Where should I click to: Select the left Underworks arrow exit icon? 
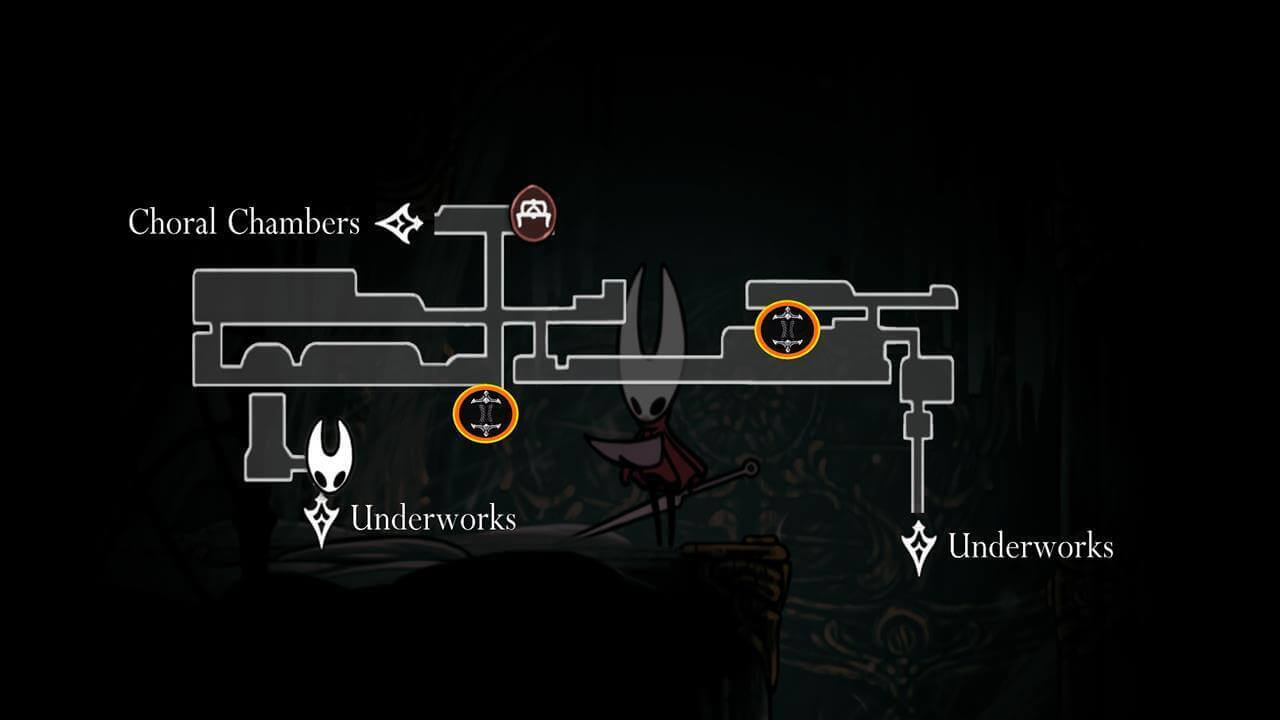coord(320,518)
